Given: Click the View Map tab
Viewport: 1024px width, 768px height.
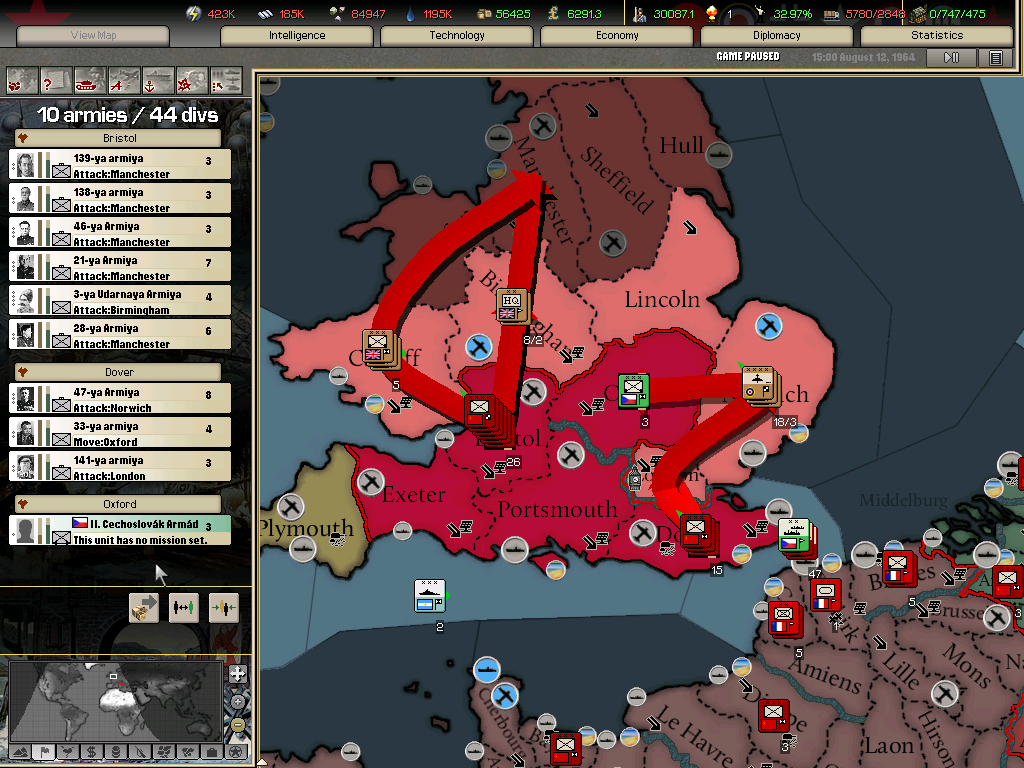Looking at the screenshot, I should [x=93, y=35].
